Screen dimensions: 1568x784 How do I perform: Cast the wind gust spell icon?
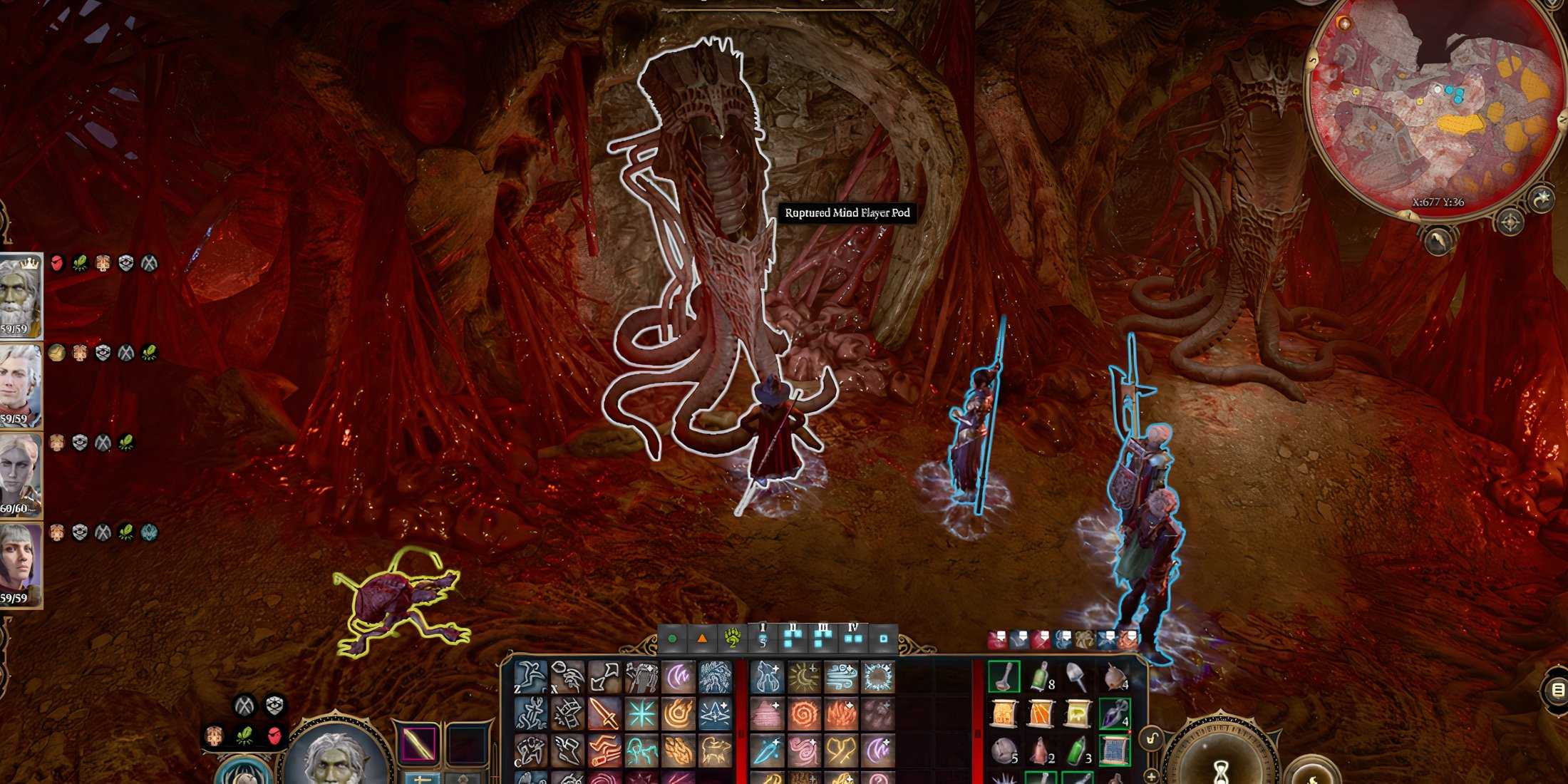841,677
